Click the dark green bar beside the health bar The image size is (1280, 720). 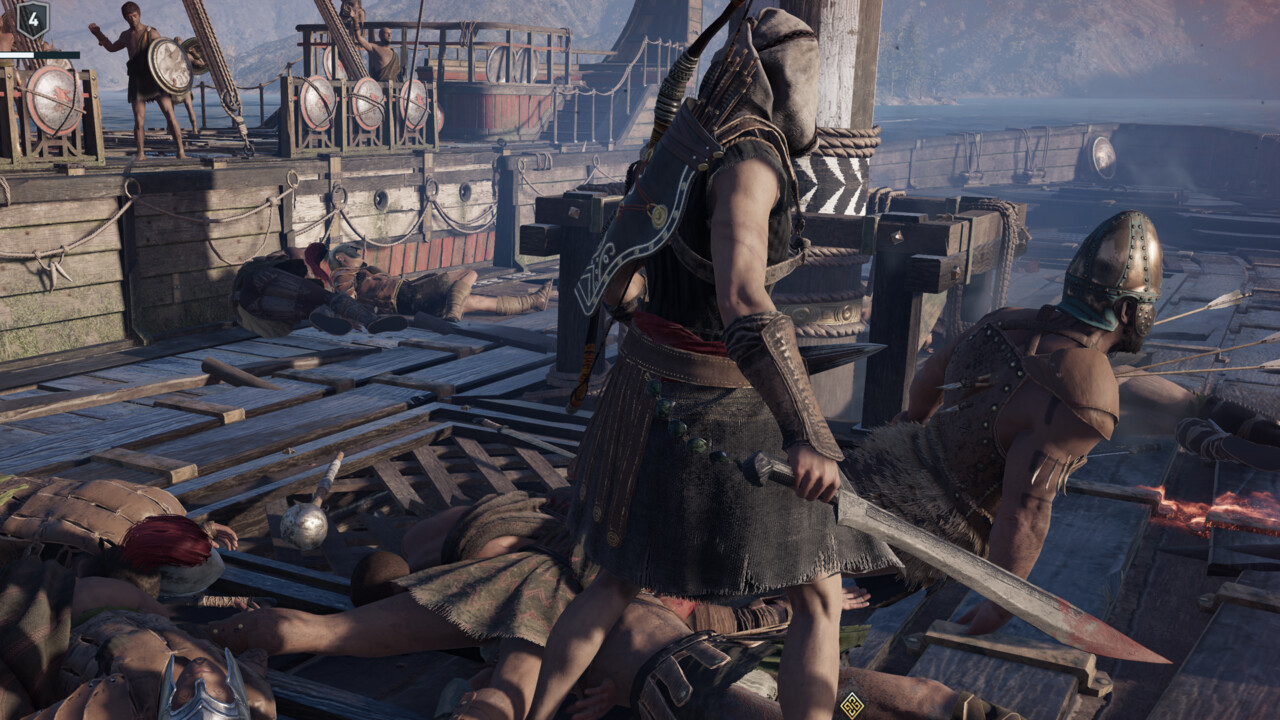pos(60,53)
